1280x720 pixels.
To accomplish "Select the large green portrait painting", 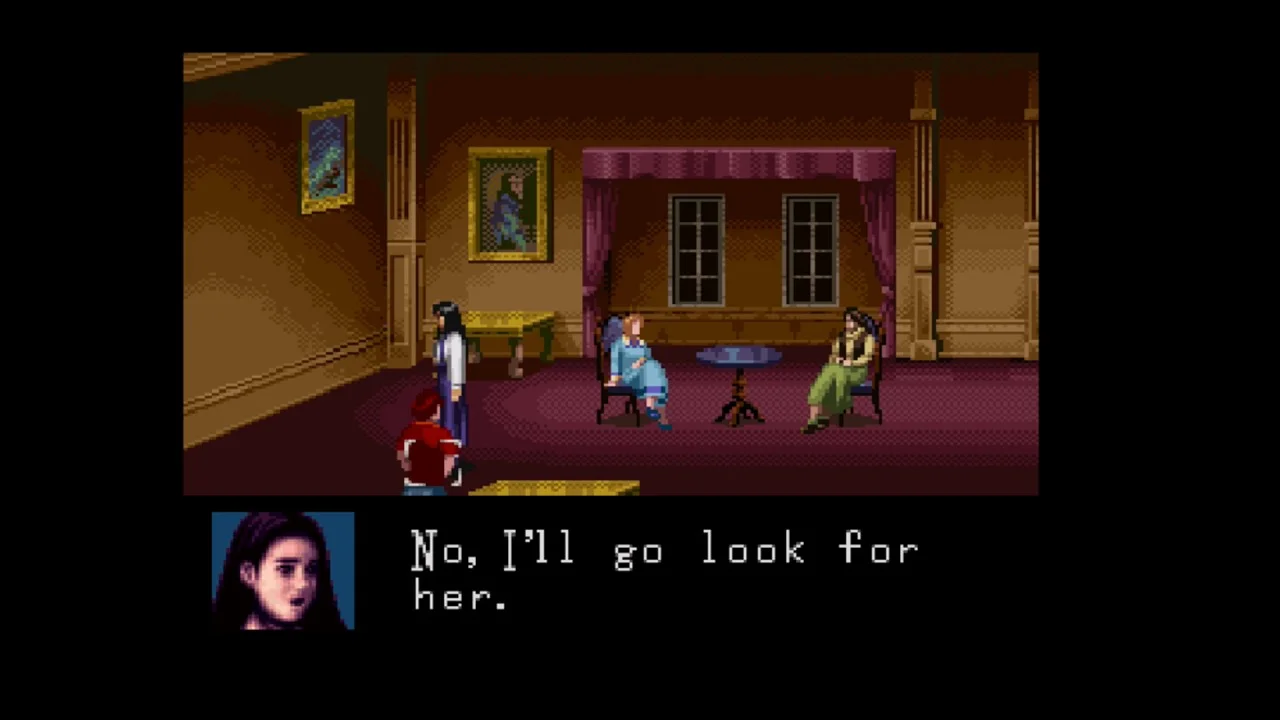I will 509,205.
